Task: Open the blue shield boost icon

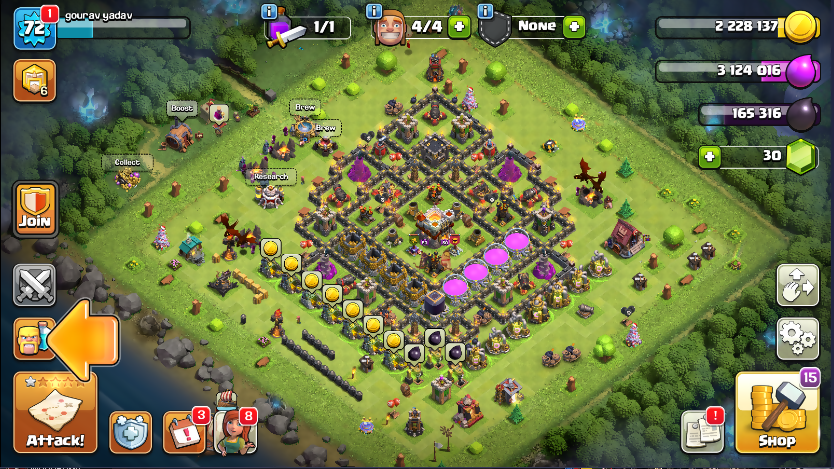Action: [x=131, y=432]
